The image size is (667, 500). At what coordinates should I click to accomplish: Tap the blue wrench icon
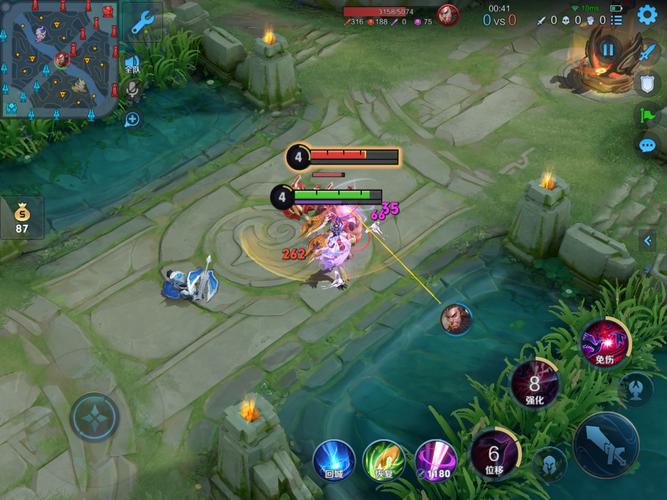142,22
